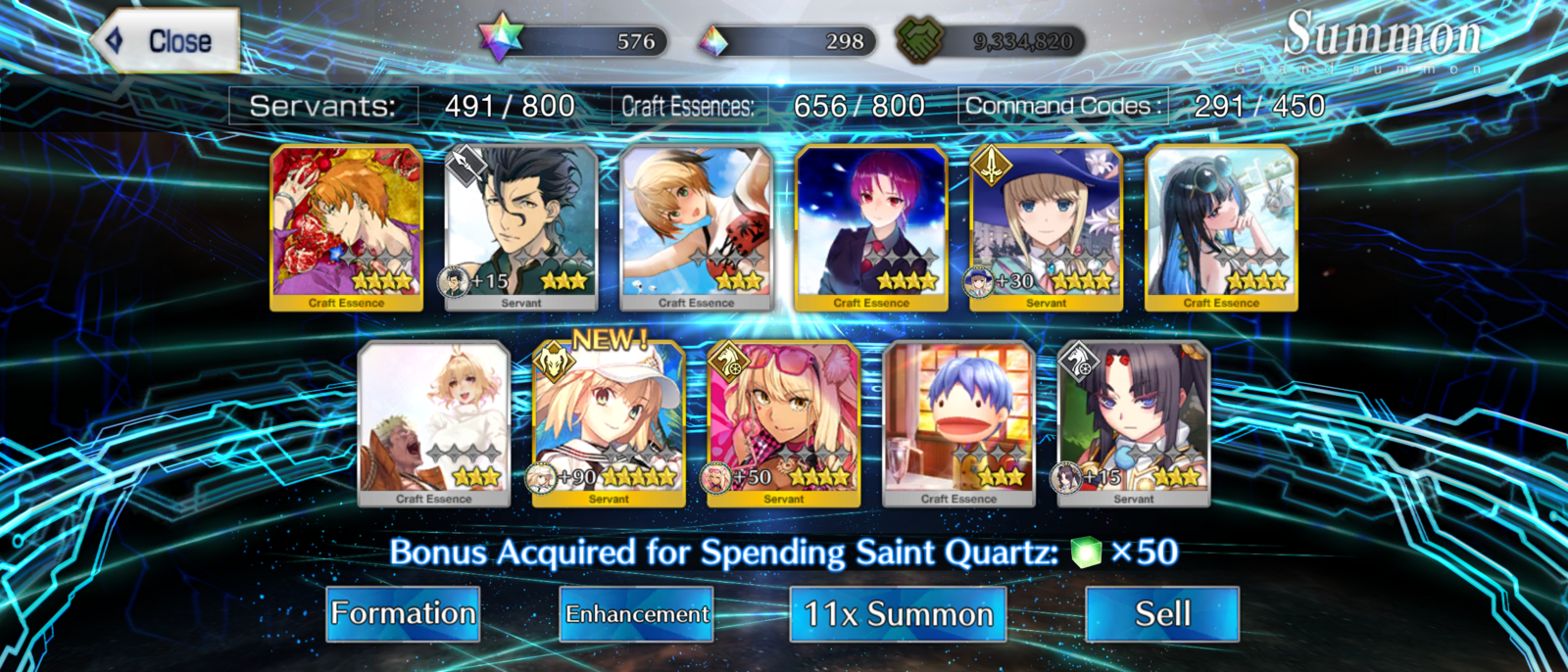View the +50 pink-background servant card

pos(784,423)
